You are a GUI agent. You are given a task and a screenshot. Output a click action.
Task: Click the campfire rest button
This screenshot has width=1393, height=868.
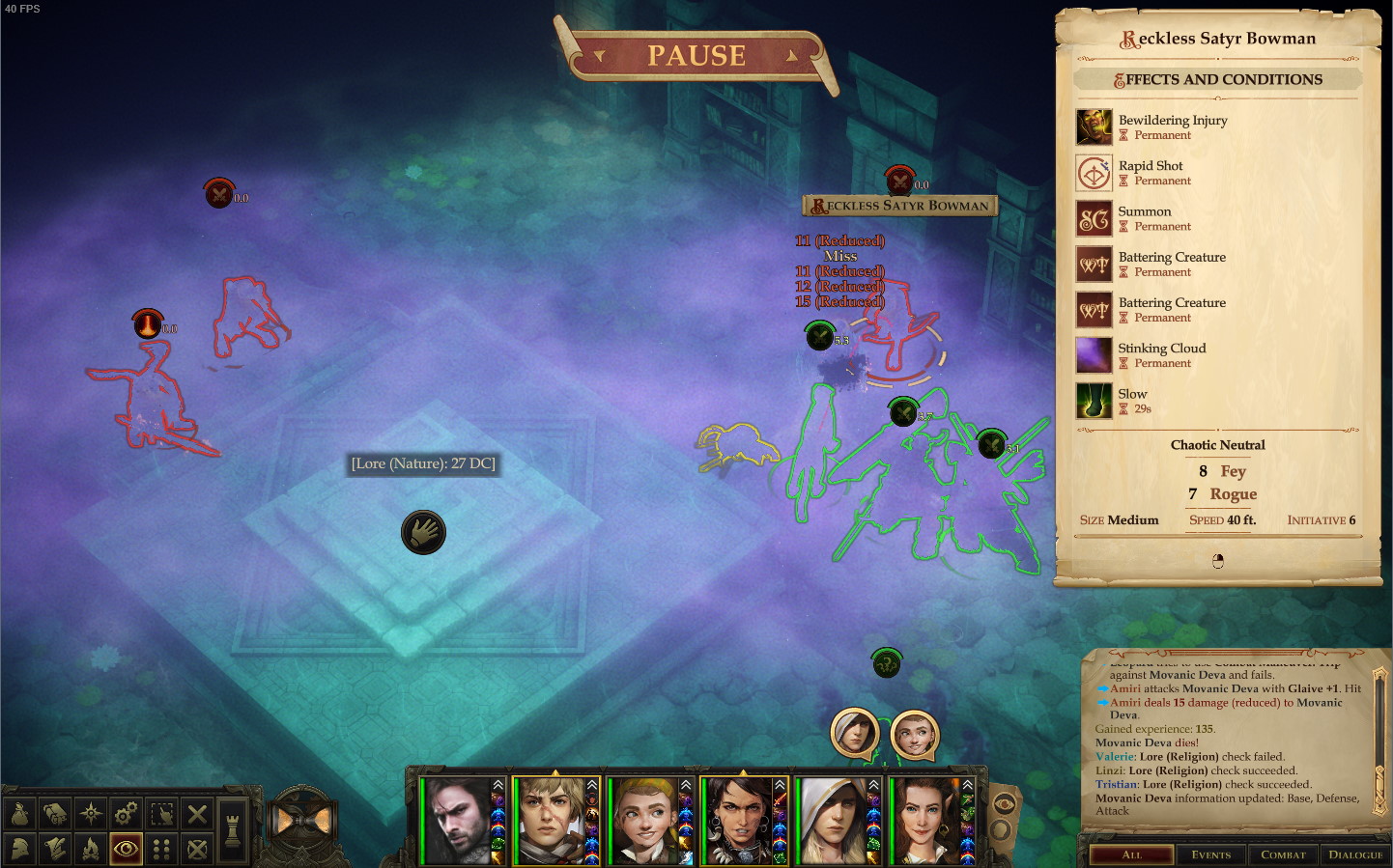91,849
